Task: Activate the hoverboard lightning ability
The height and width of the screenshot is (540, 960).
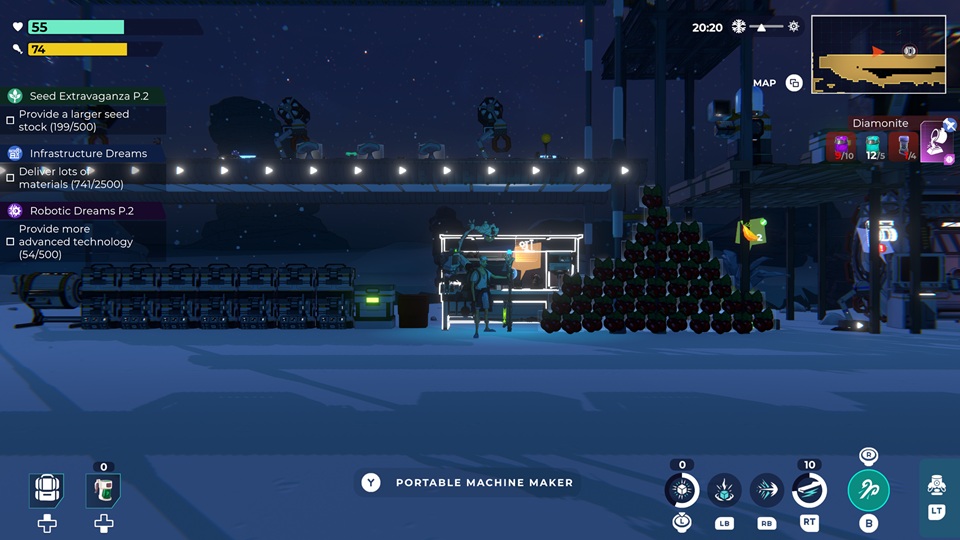Action: tap(809, 490)
